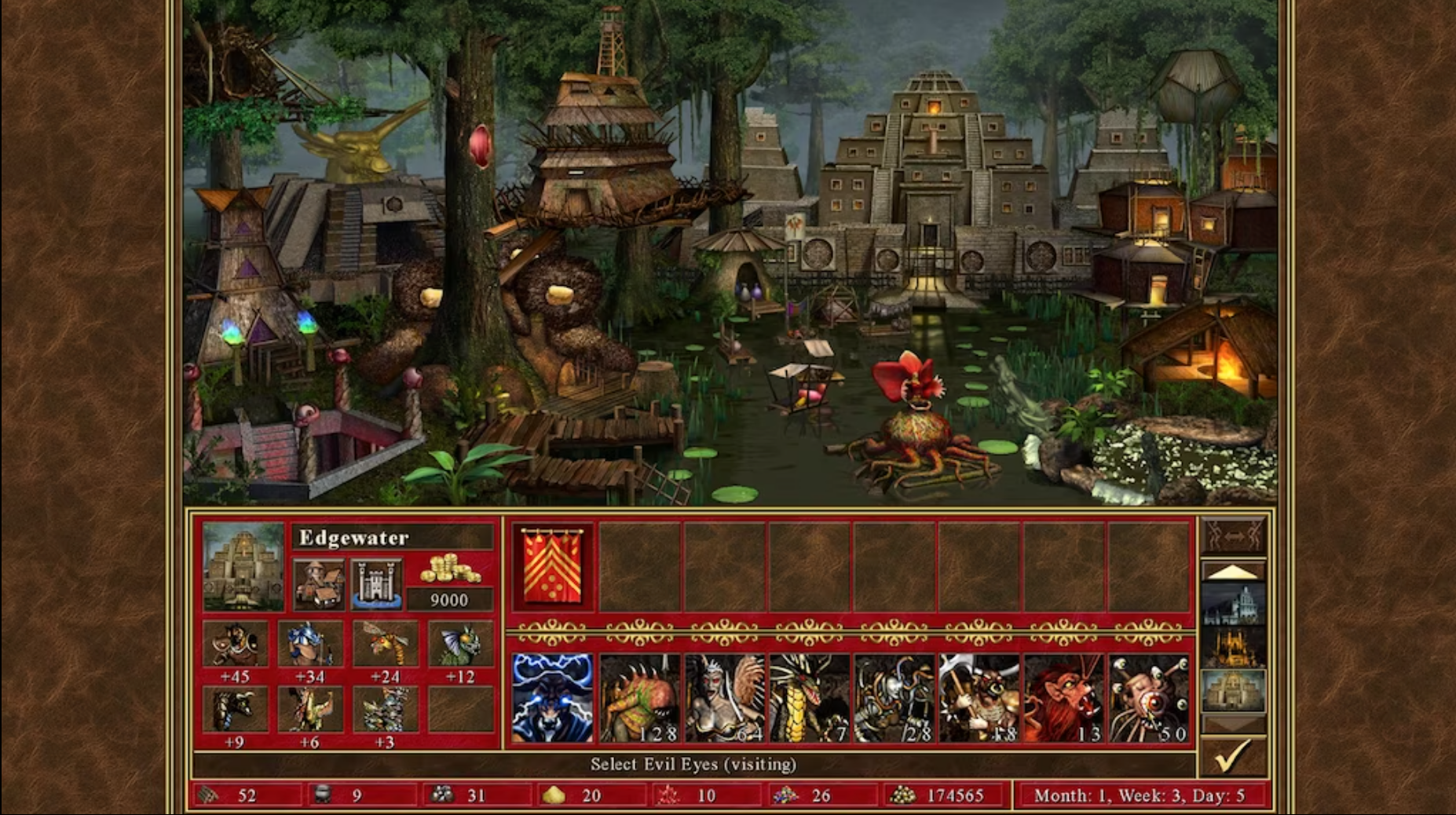Select the Lizardman dwelling icon showing +34

(311, 644)
